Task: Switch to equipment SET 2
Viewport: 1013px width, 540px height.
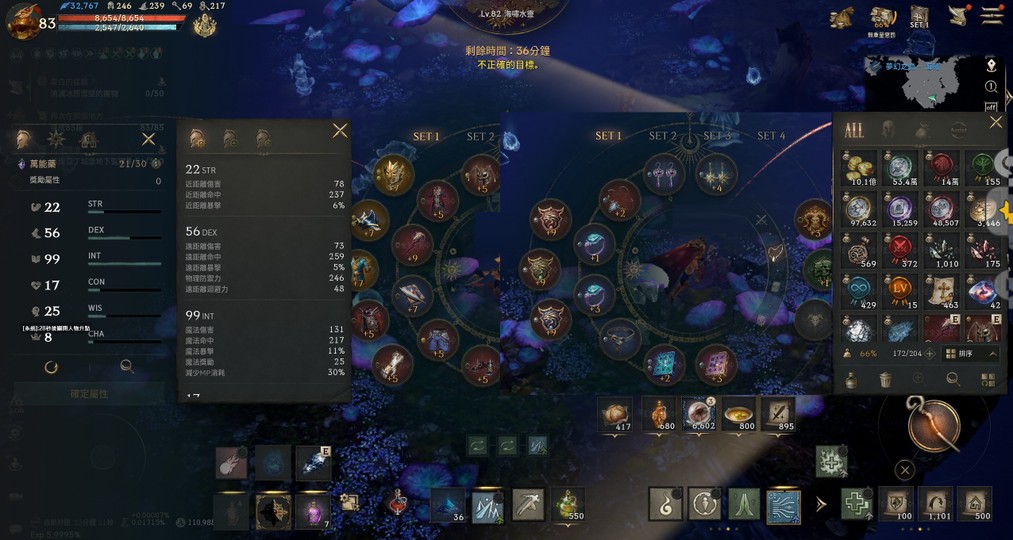Action: click(x=662, y=136)
